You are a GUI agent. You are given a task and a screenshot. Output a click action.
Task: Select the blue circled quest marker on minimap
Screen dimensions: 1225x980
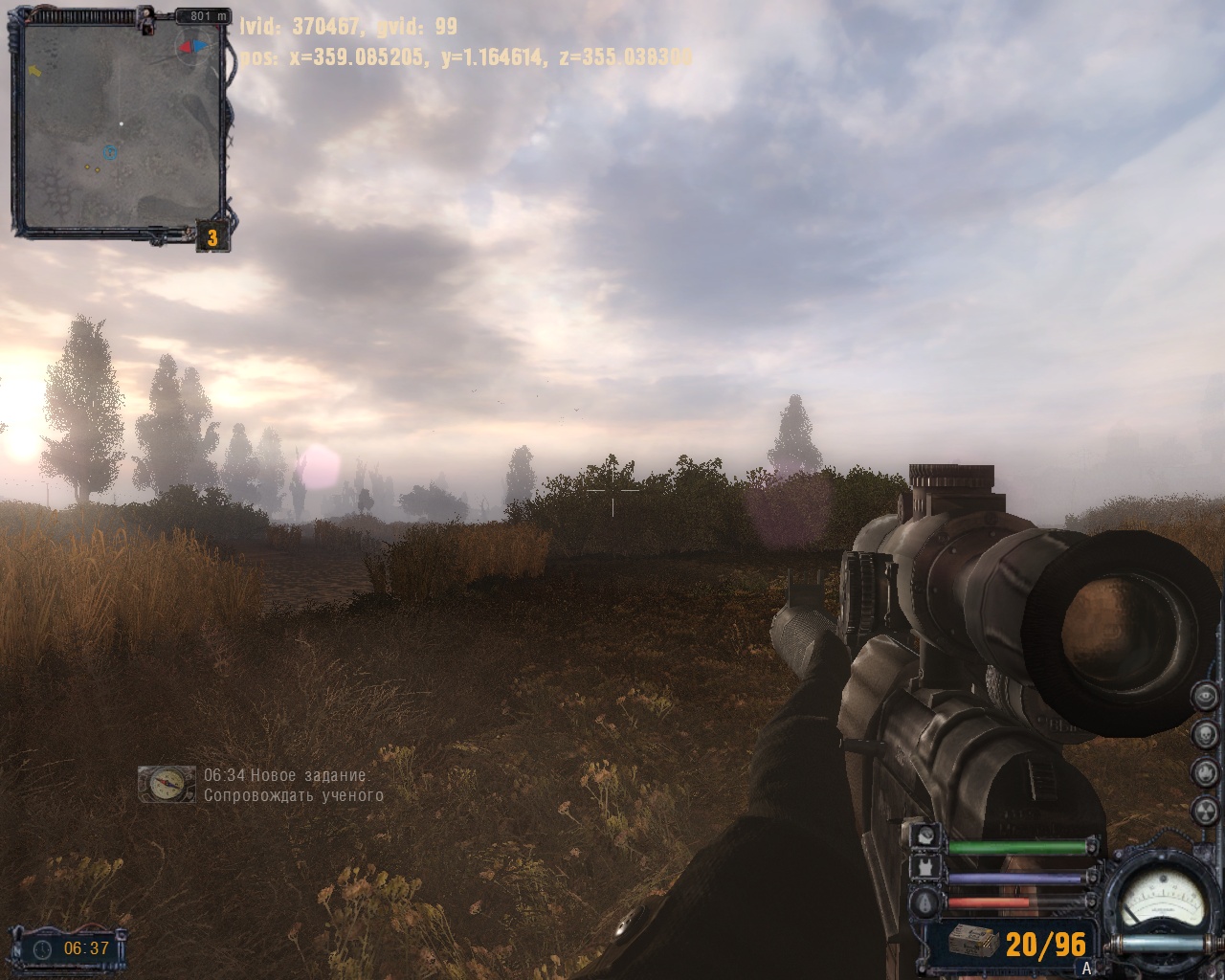[x=109, y=152]
